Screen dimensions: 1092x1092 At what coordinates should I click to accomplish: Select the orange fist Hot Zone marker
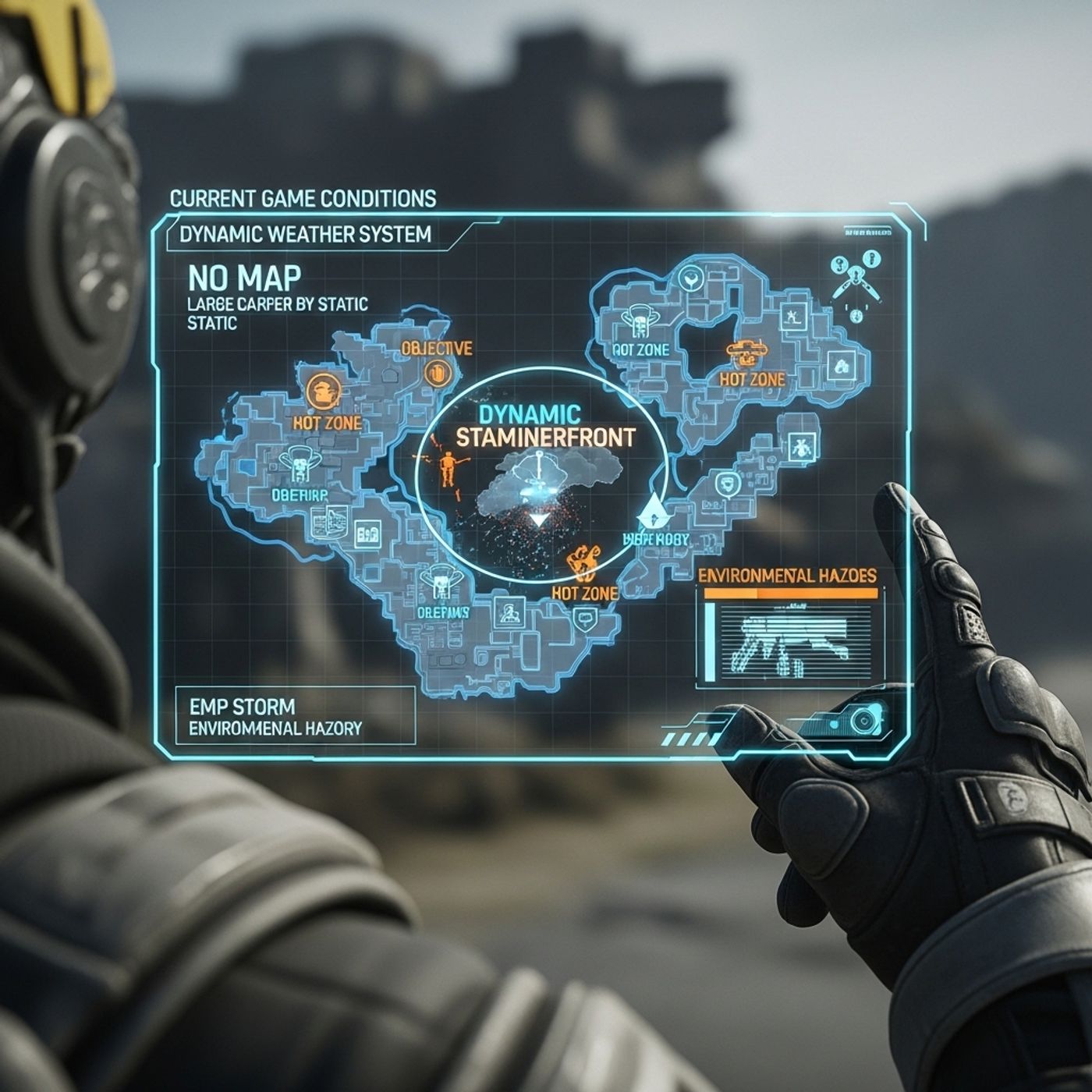click(x=583, y=562)
